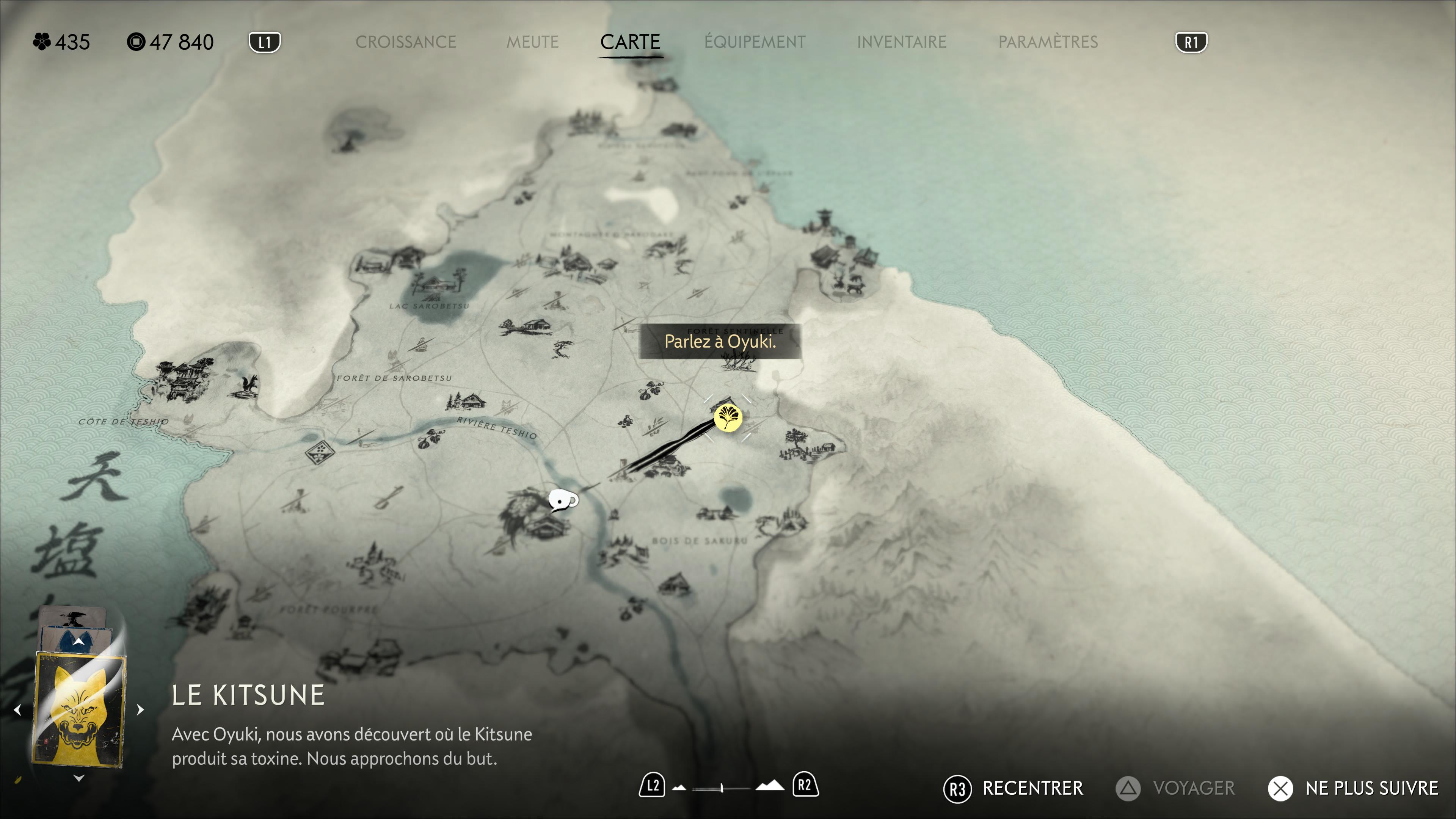The width and height of the screenshot is (1456, 819).
Task: Show the next quest card with right arrow
Action: (x=140, y=709)
